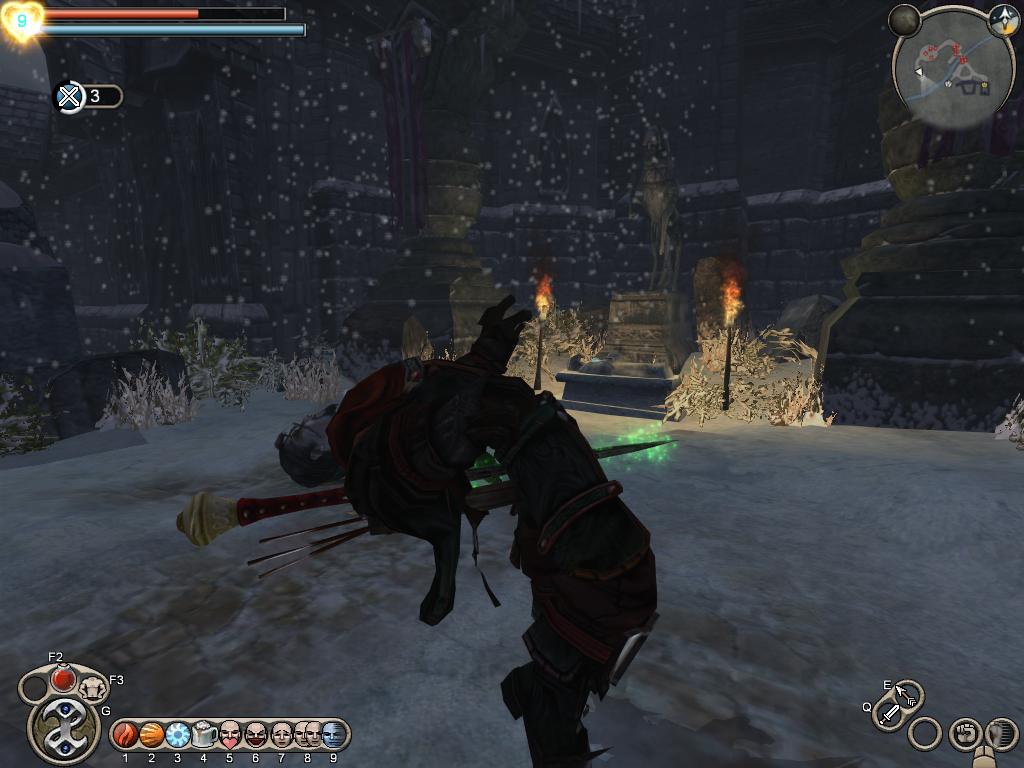Image resolution: width=1024 pixels, height=768 pixels.
Task: Use the two-faces expression in slot 8
Action: point(307,735)
